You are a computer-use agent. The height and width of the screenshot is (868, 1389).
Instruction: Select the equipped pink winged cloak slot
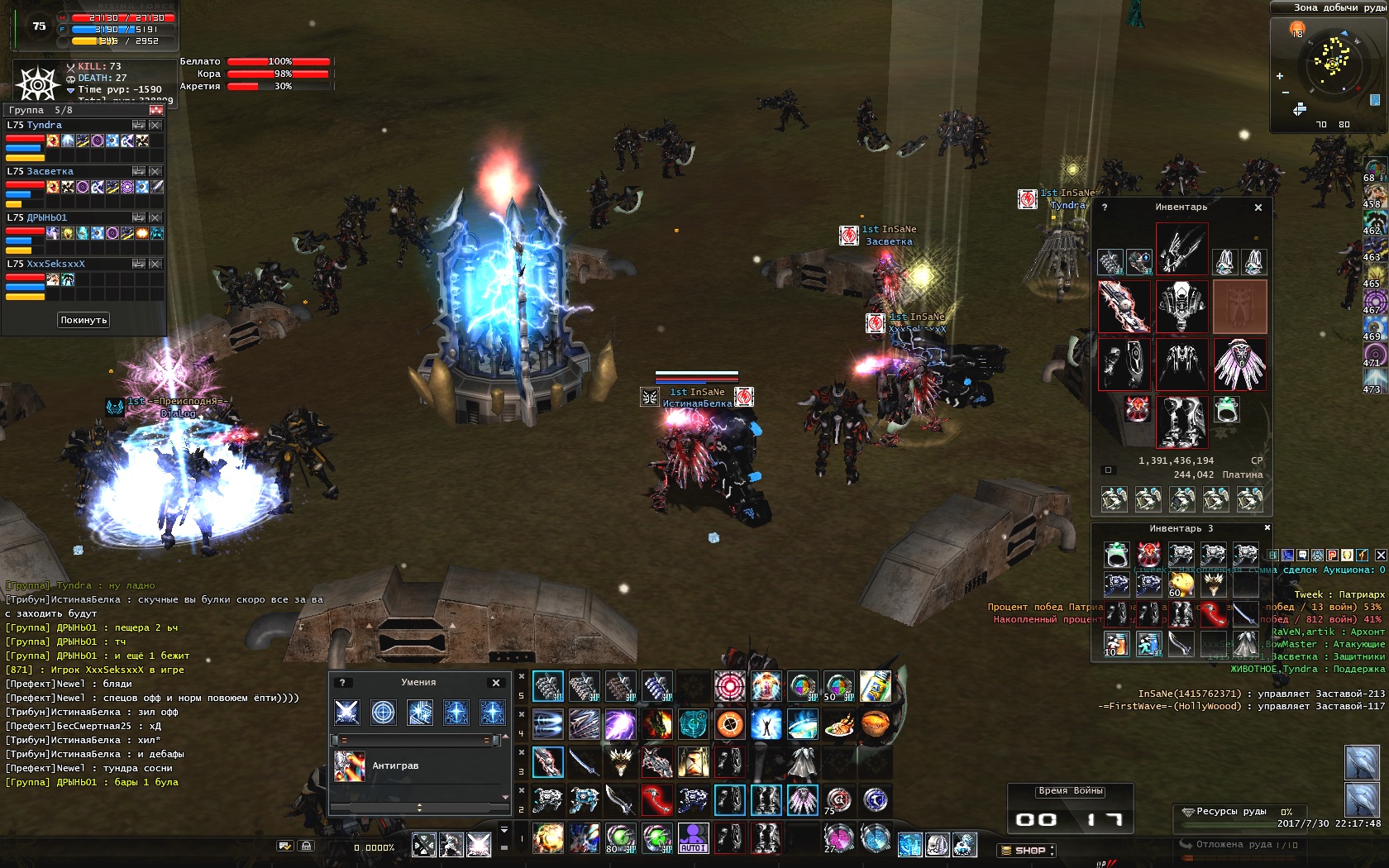1239,364
